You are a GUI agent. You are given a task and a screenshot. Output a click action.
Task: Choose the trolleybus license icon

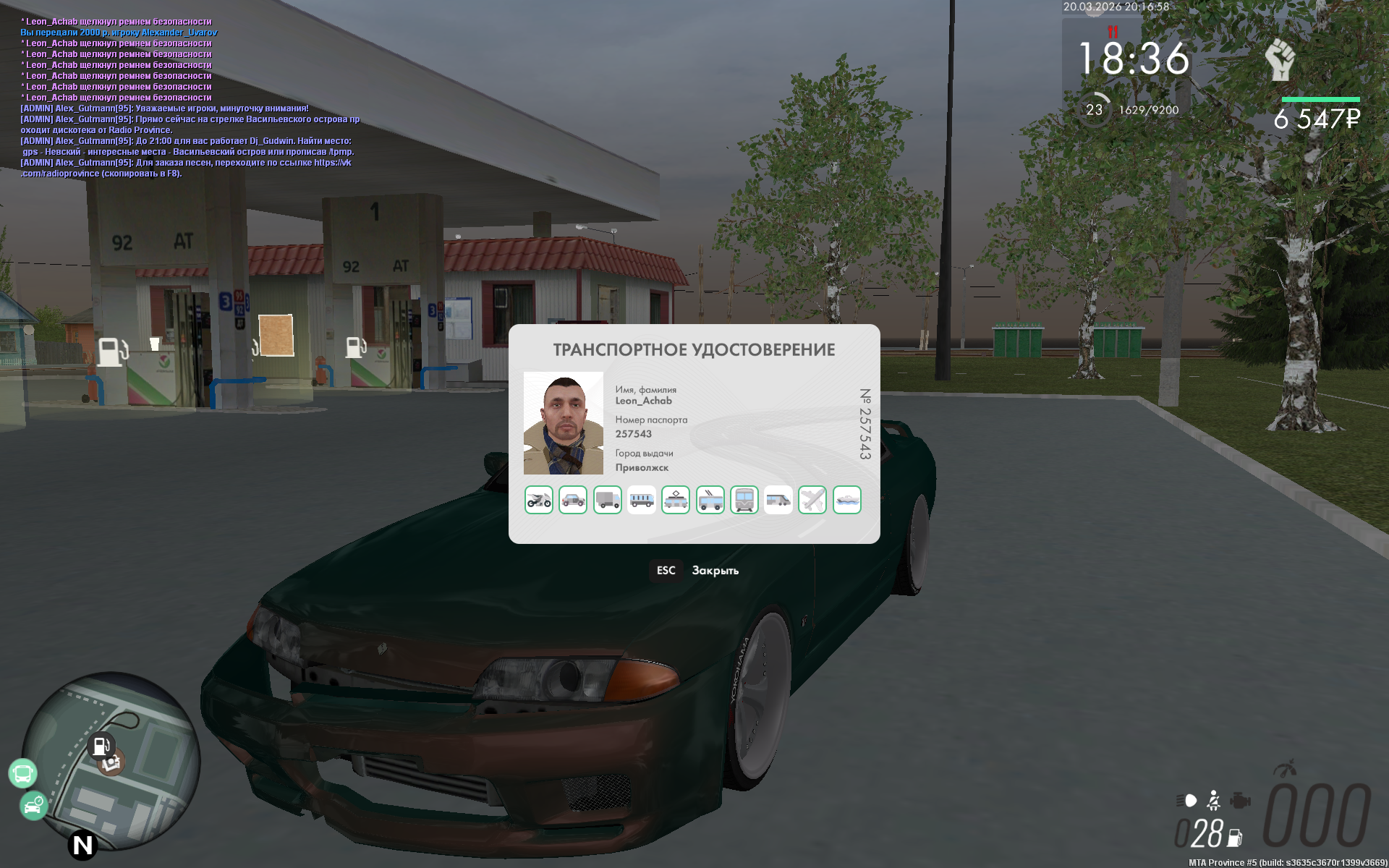pos(710,500)
